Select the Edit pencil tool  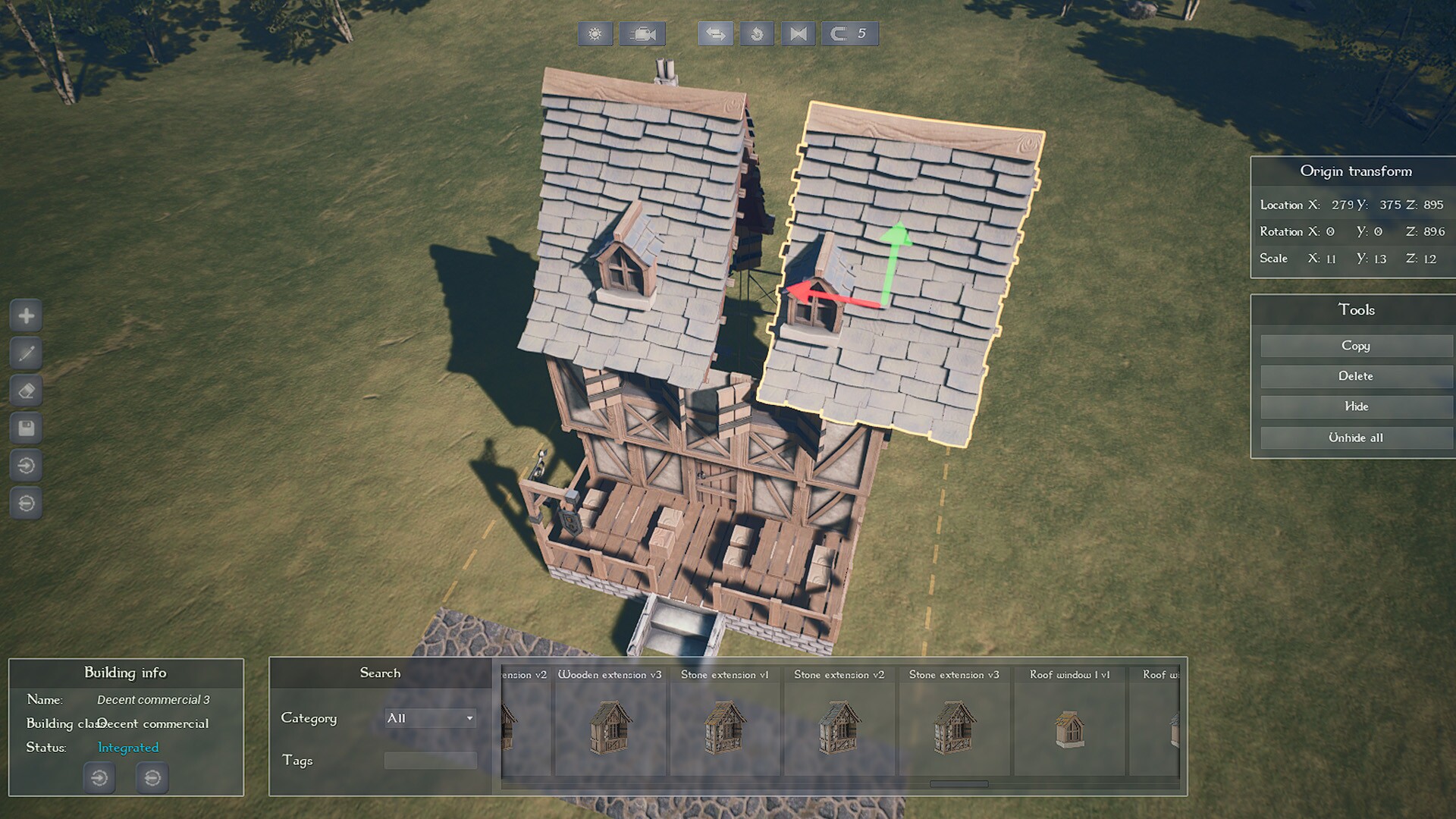pyautogui.click(x=27, y=353)
